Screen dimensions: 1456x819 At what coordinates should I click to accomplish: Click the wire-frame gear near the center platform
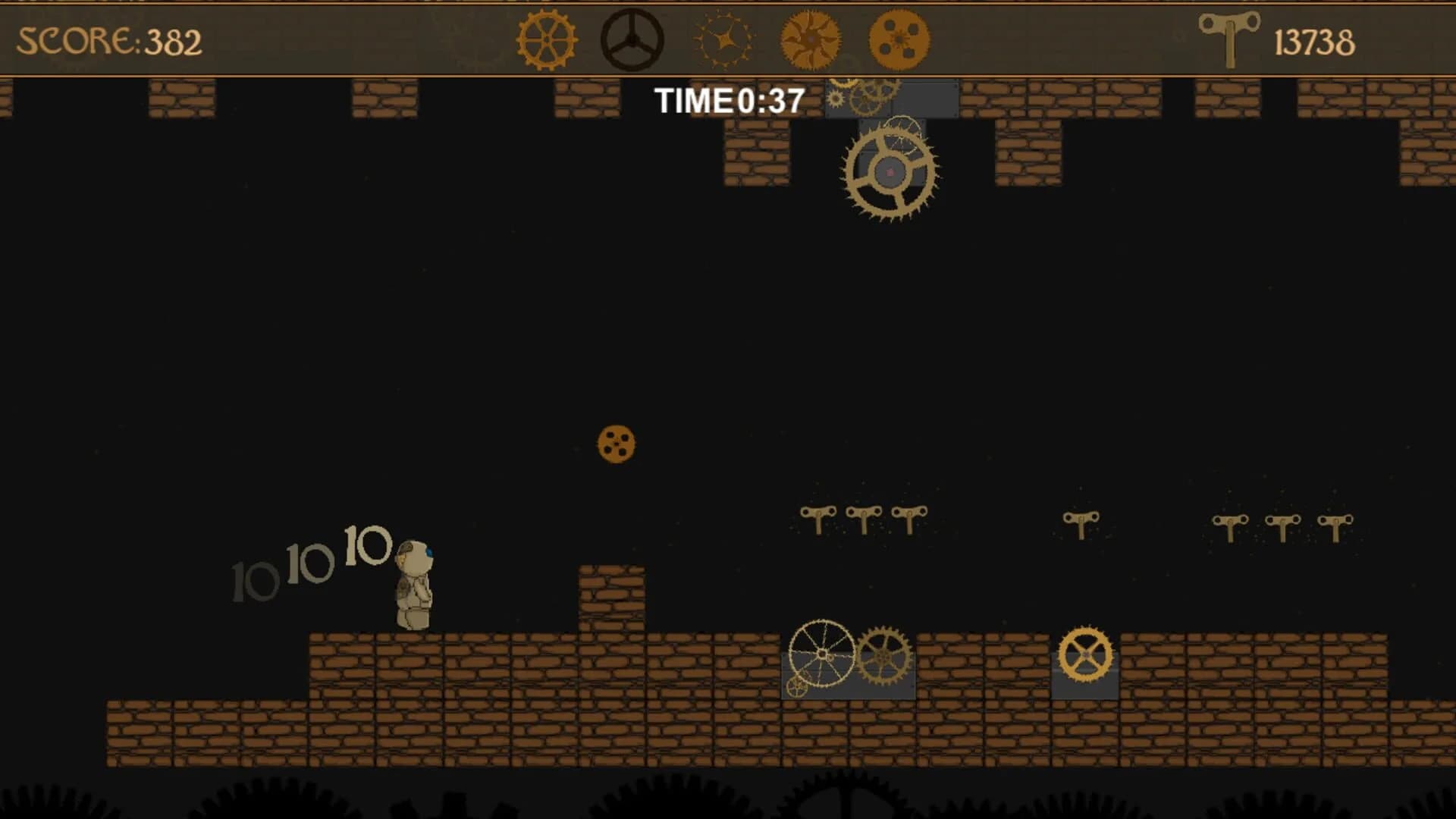coord(823,654)
